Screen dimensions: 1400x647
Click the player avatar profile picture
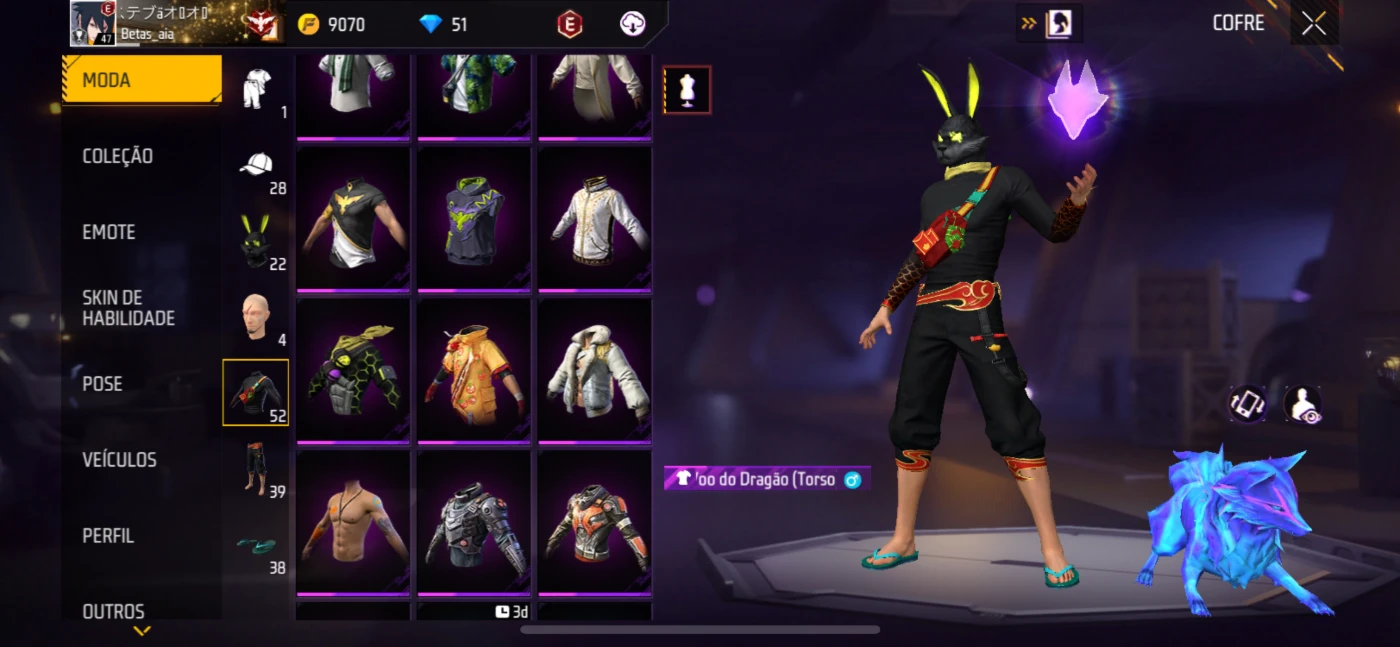(x=93, y=23)
